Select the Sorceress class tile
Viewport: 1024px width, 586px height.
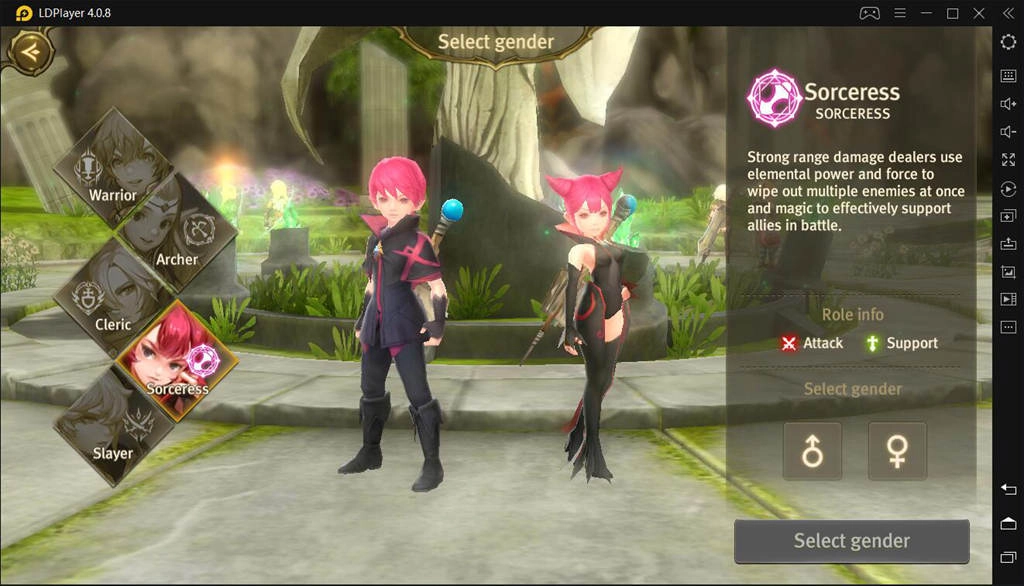tap(177, 360)
